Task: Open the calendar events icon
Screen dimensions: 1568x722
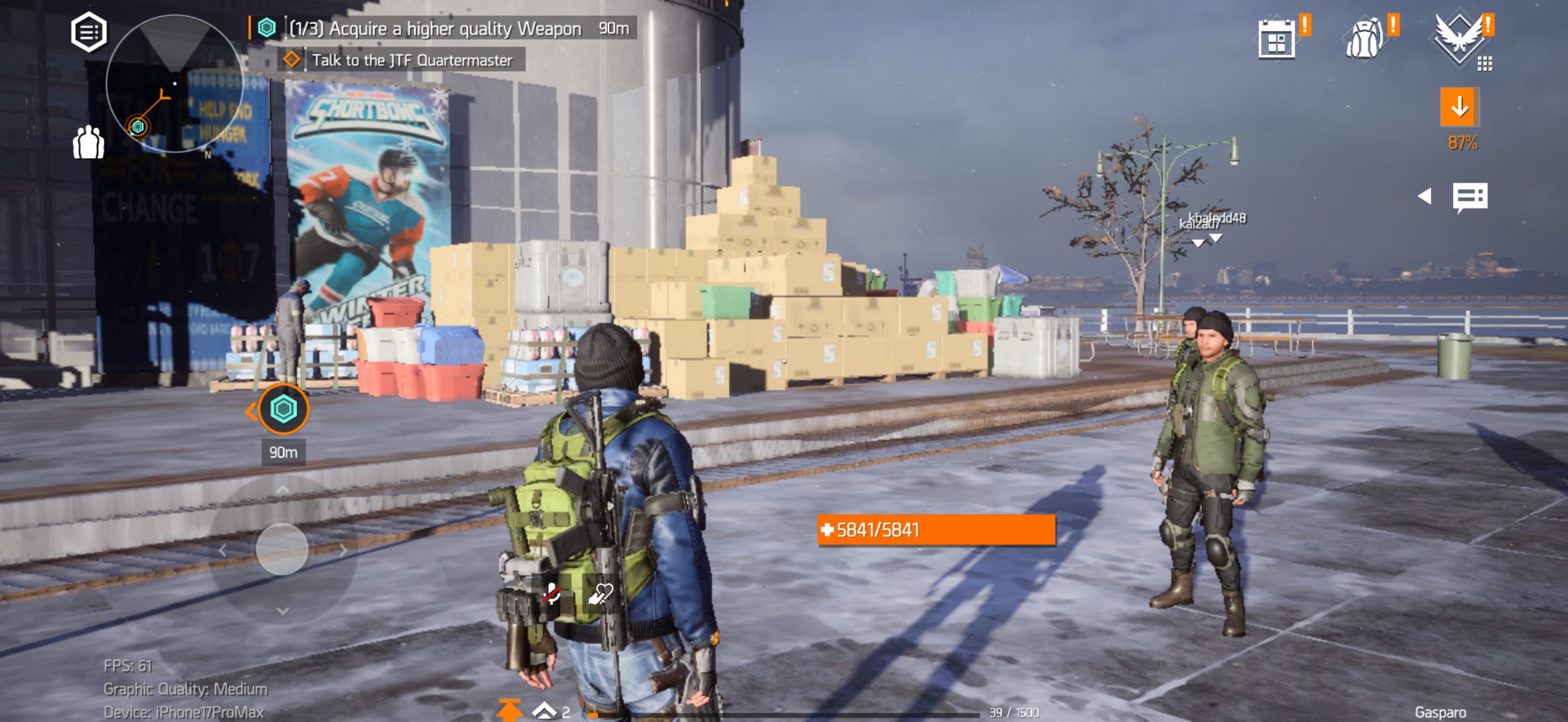Action: tap(1277, 39)
